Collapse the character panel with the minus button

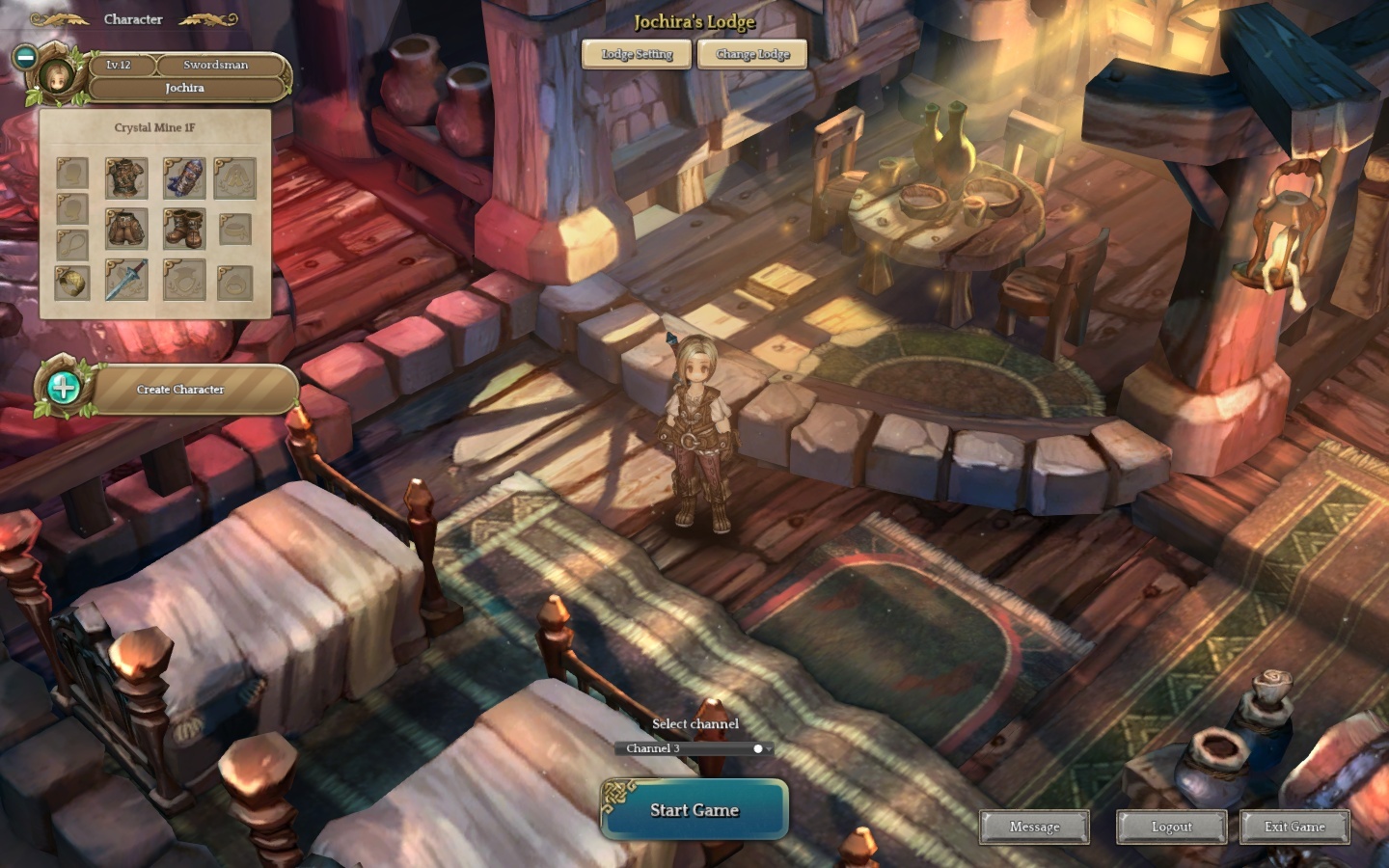26,57
